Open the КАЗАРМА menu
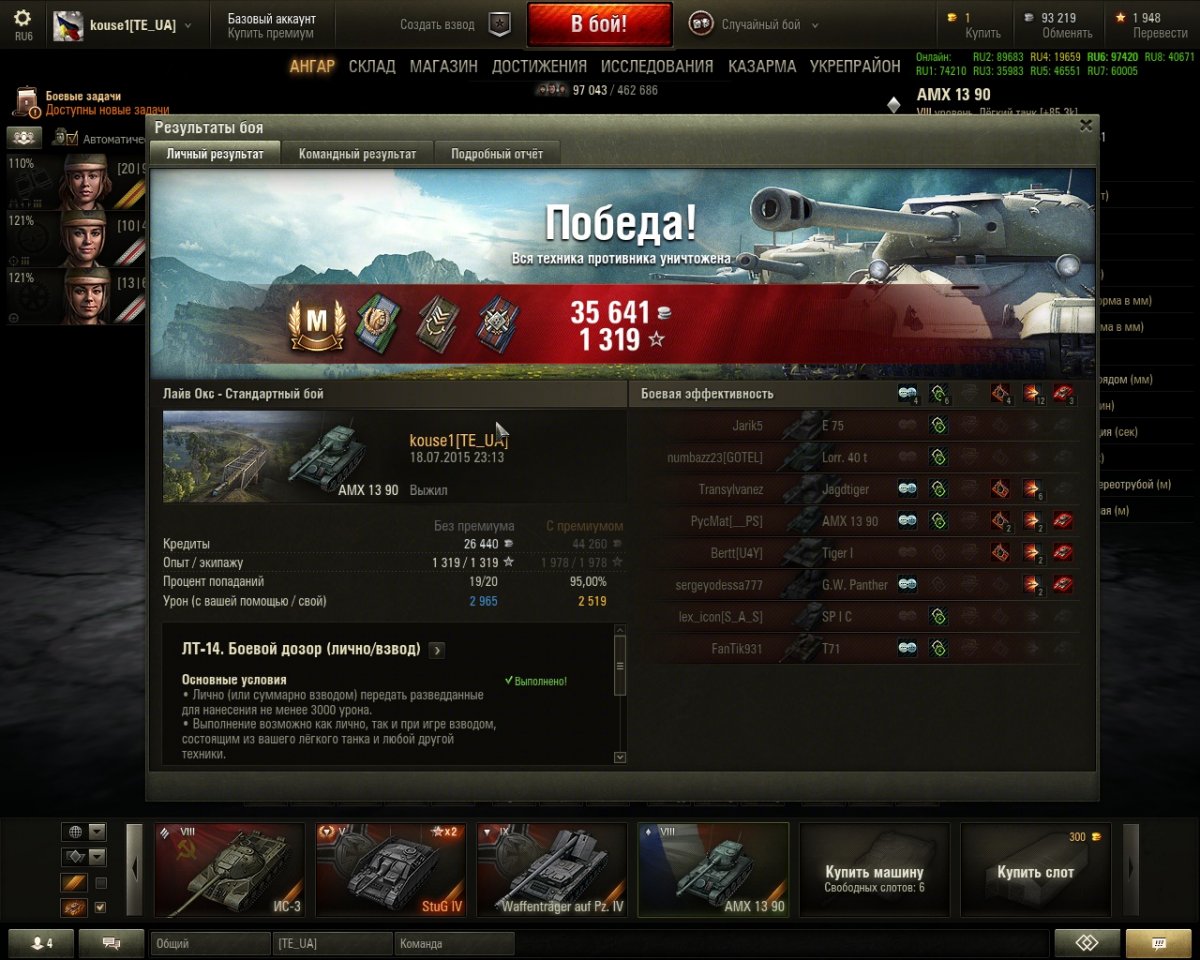Screen dimensions: 1200x960 click(x=762, y=67)
